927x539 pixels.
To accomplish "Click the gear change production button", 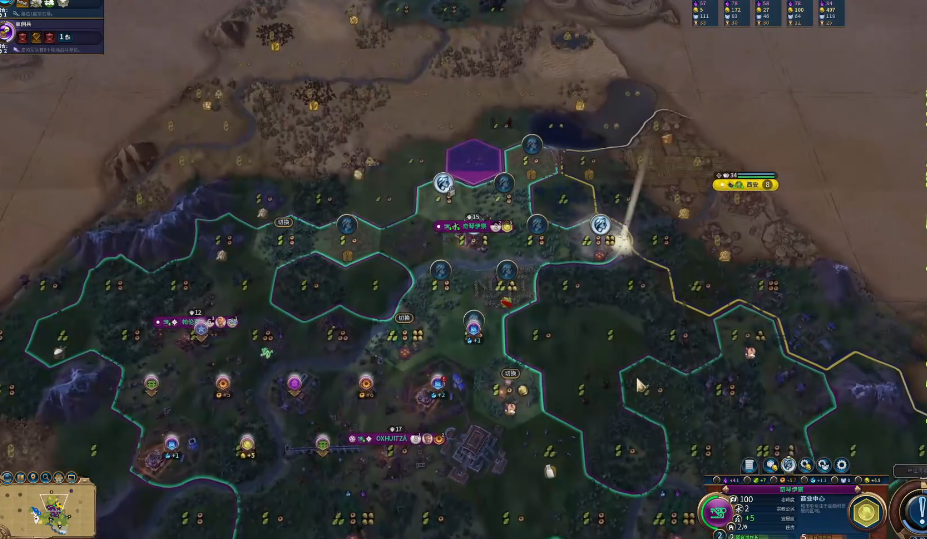I will coord(841,465).
